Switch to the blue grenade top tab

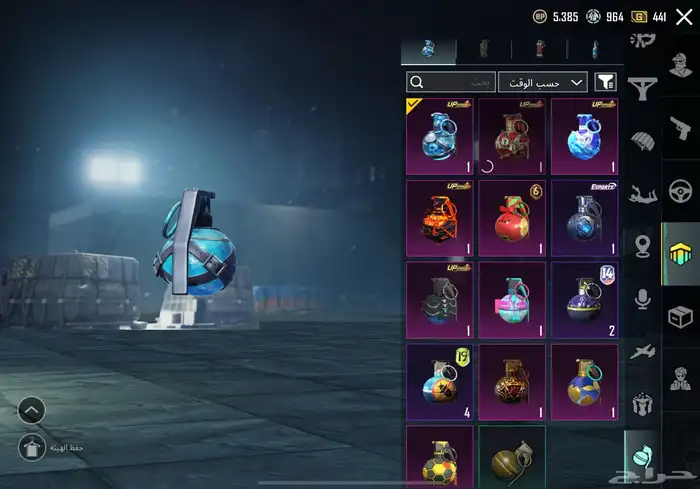pos(428,49)
